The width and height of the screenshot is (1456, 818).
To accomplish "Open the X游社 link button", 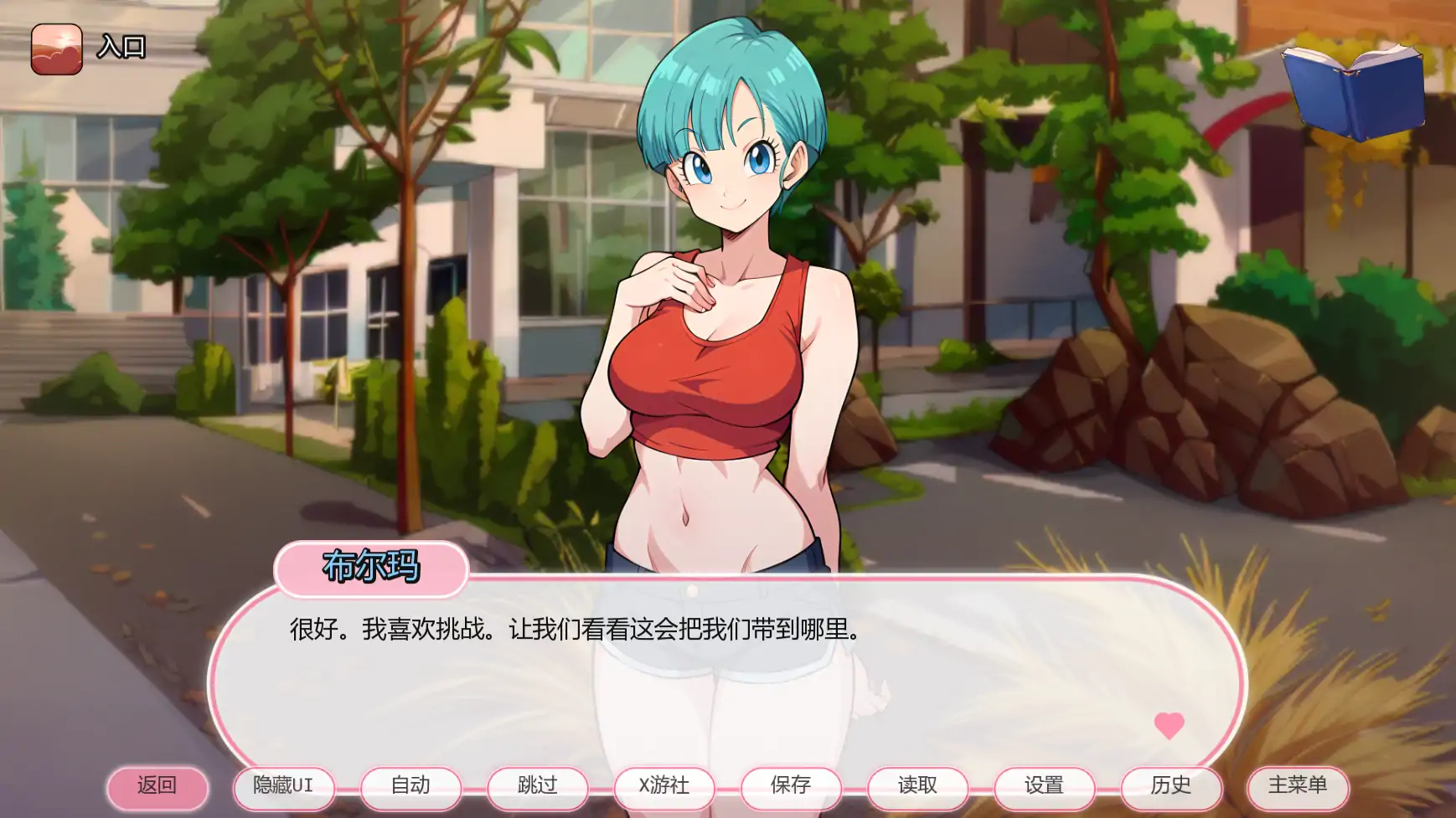I will (x=664, y=787).
